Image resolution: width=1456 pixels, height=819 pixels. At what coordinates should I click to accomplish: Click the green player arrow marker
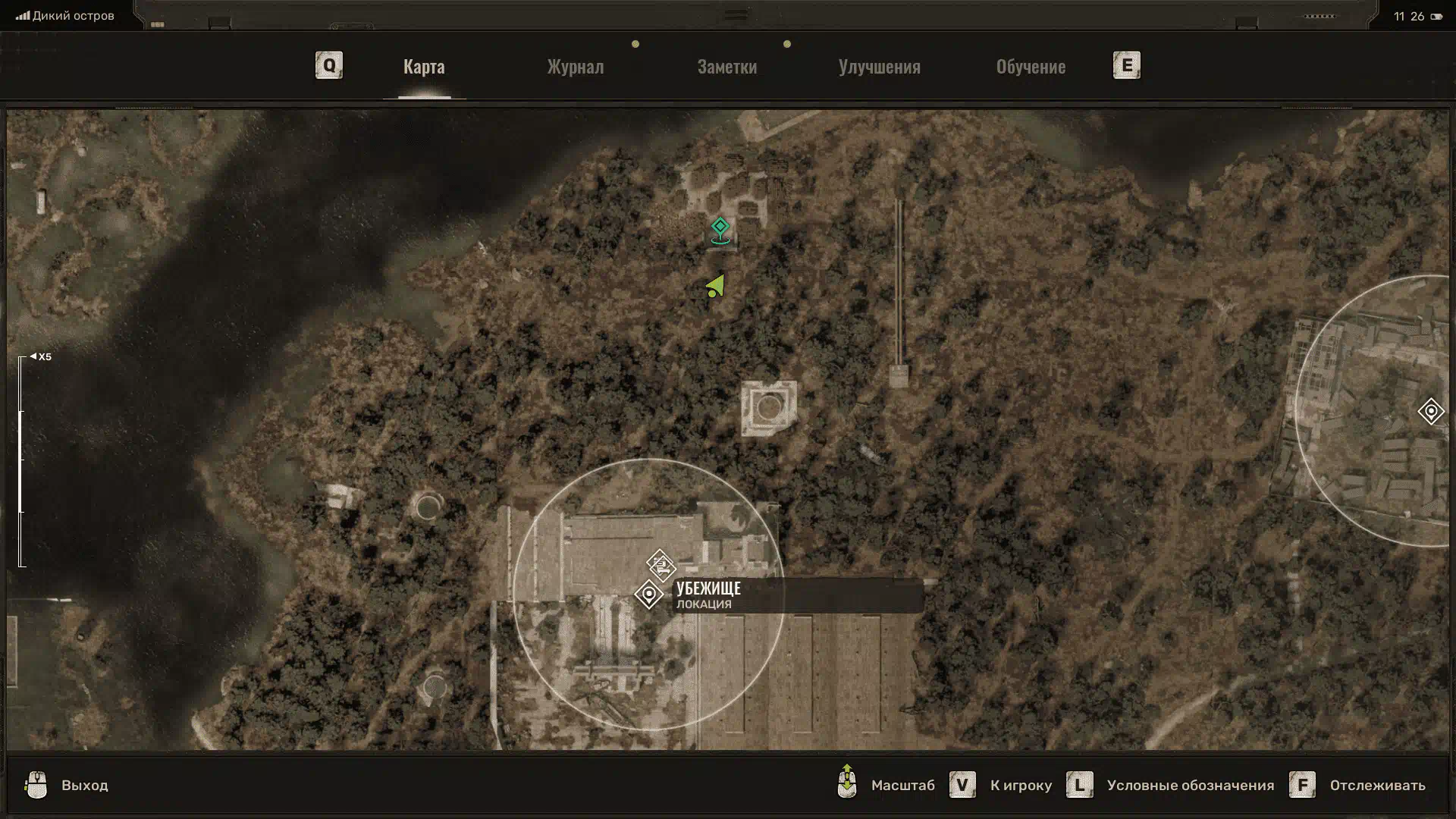(716, 287)
